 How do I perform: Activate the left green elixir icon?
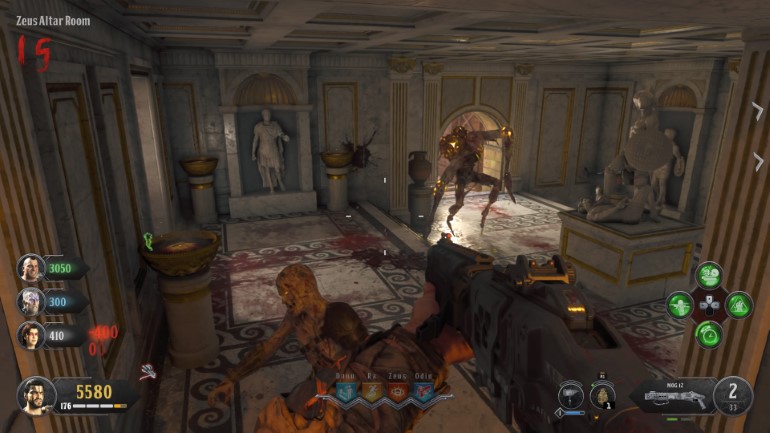click(680, 304)
